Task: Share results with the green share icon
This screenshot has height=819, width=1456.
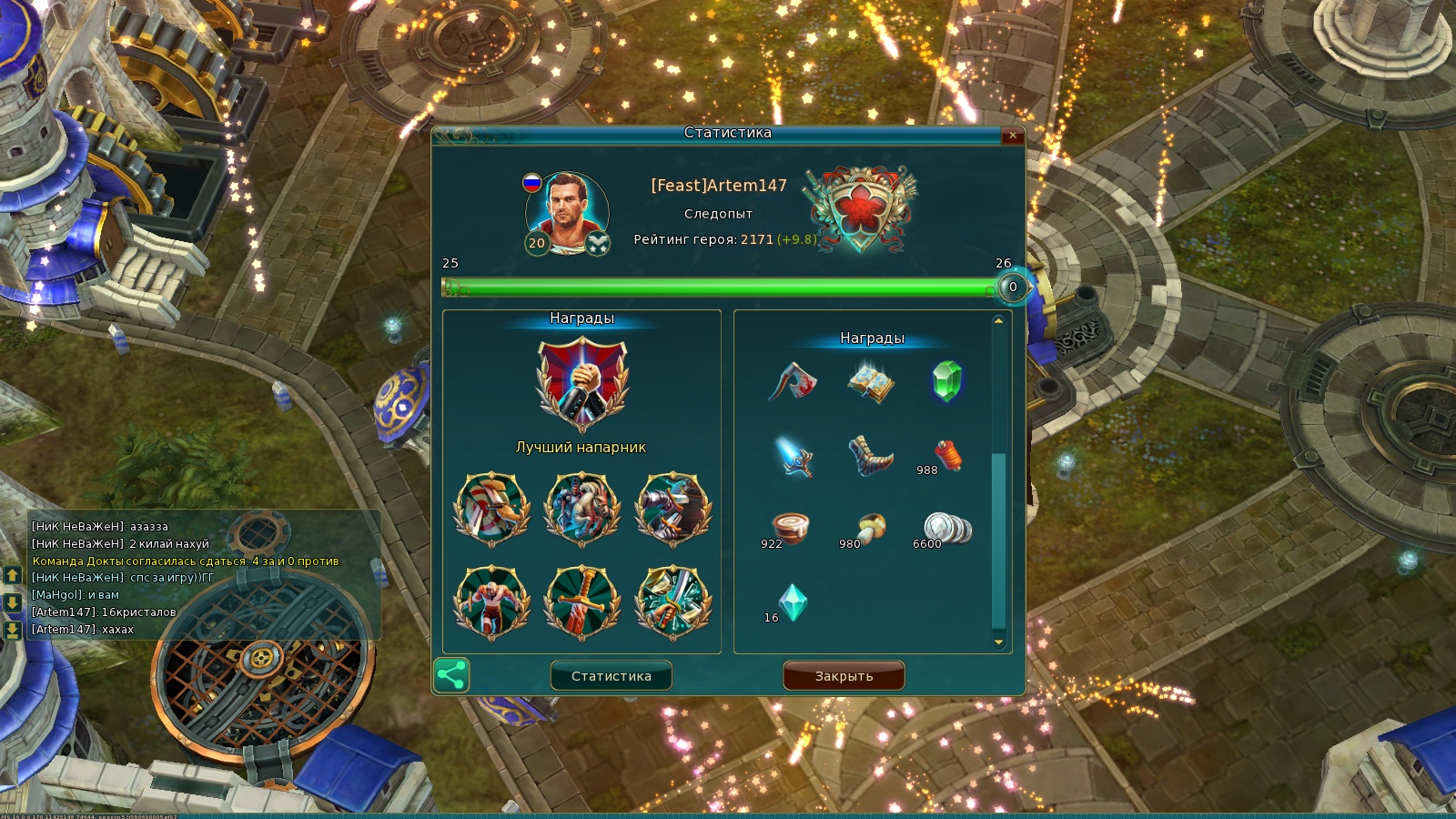Action: (x=451, y=675)
